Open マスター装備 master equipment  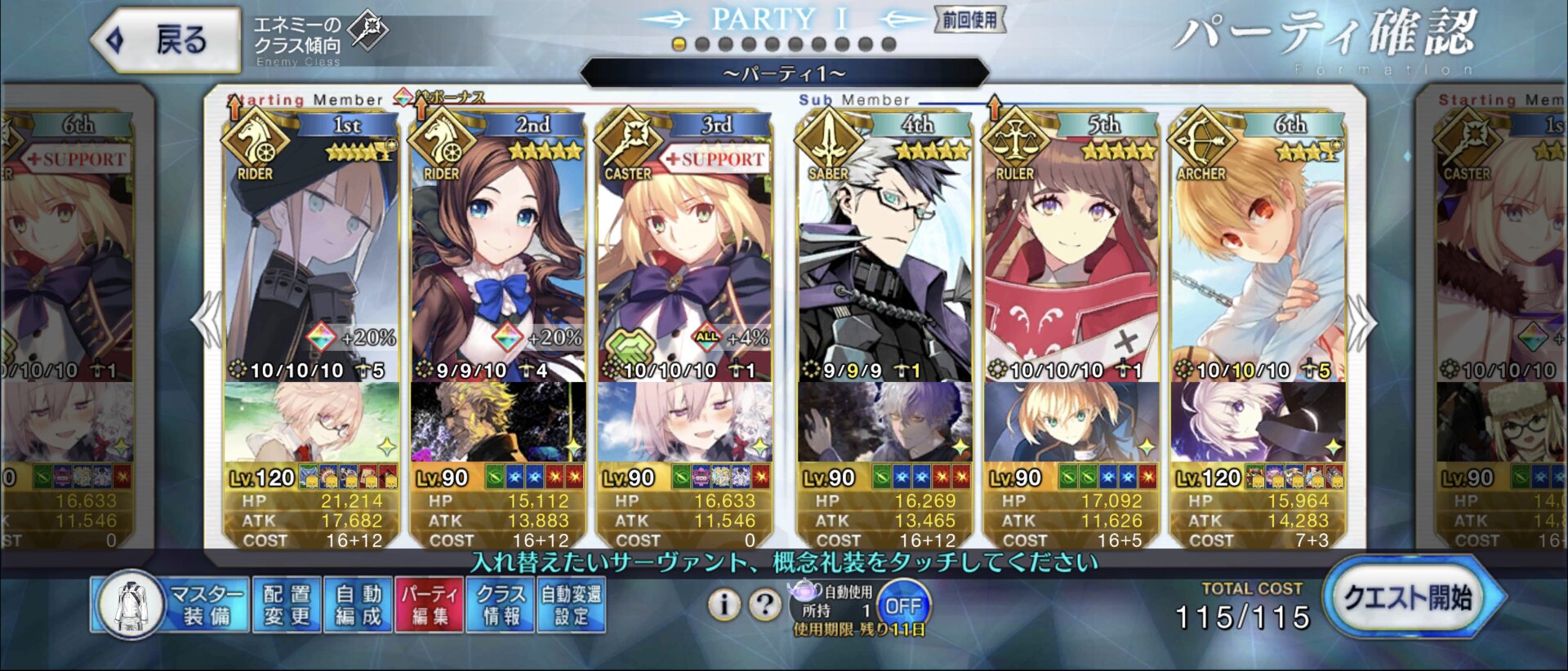pyautogui.click(x=173, y=605)
